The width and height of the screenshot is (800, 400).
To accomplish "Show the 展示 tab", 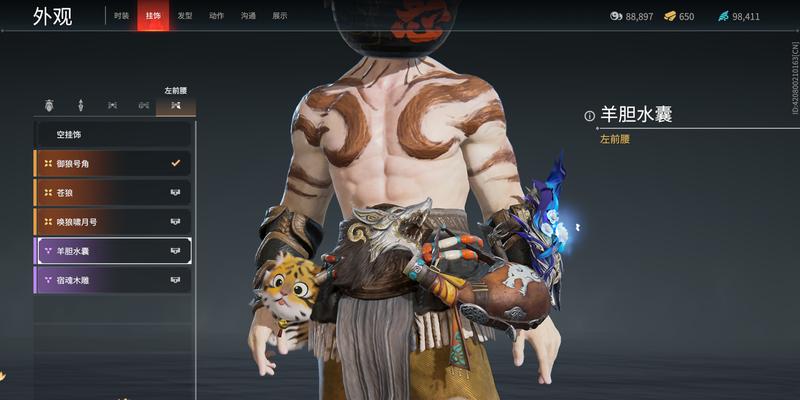I will click(x=280, y=17).
